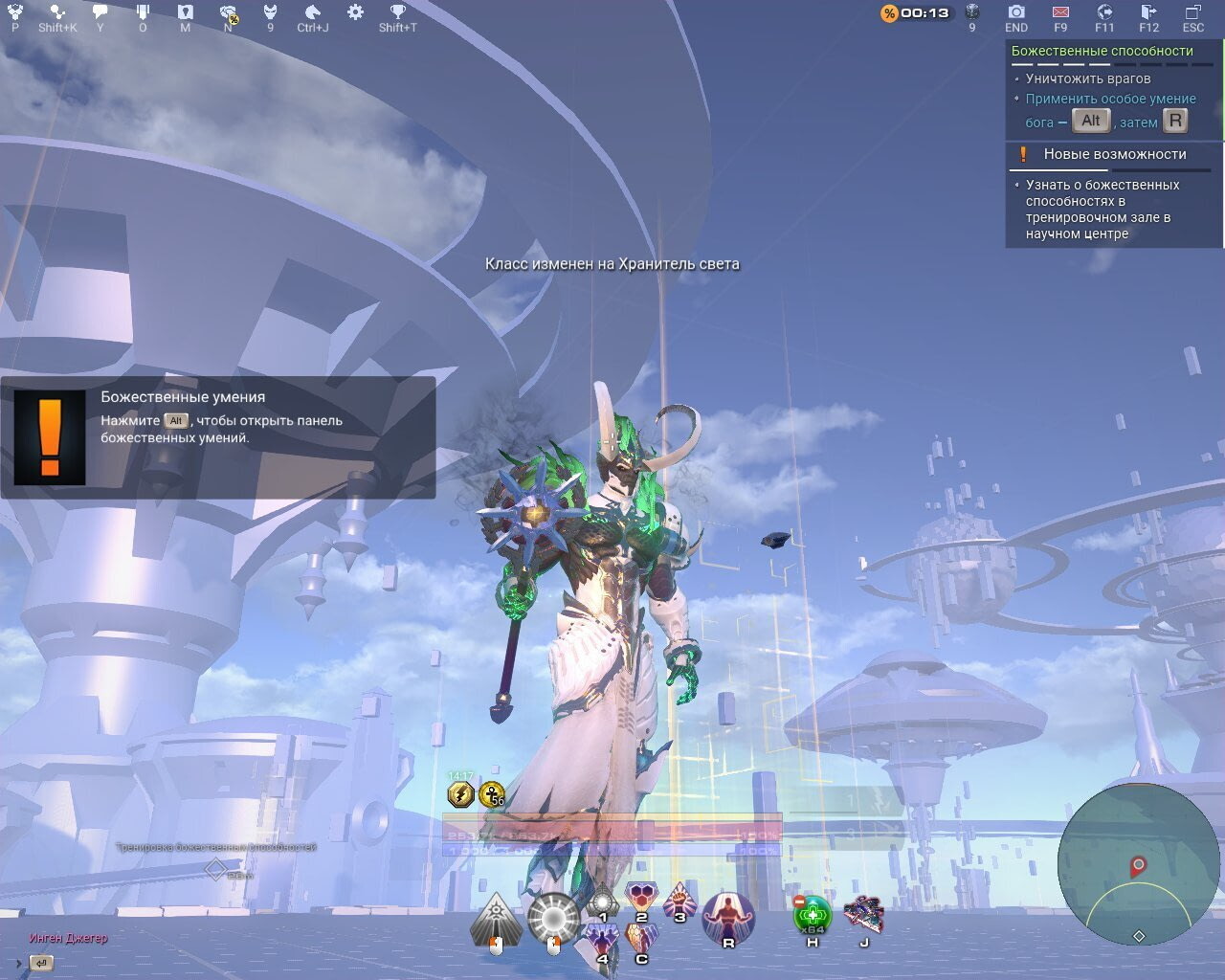1225x980 pixels.
Task: Expand the Новые возможности quest section
Action: click(1113, 153)
